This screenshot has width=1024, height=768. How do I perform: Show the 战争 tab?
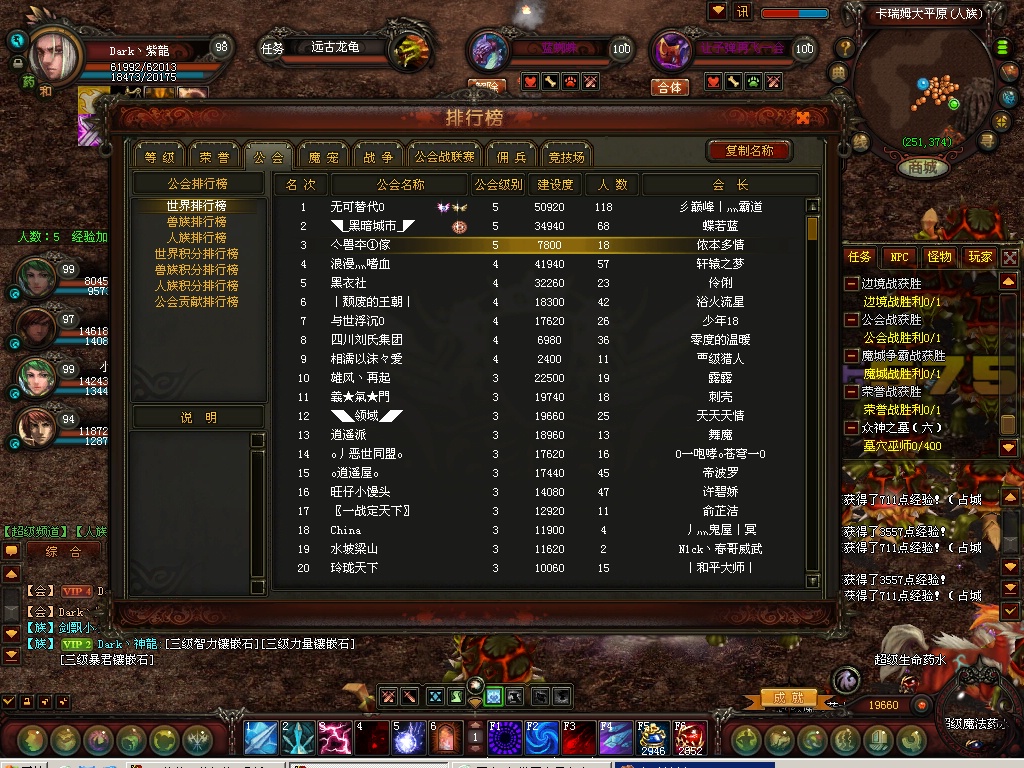[x=377, y=157]
